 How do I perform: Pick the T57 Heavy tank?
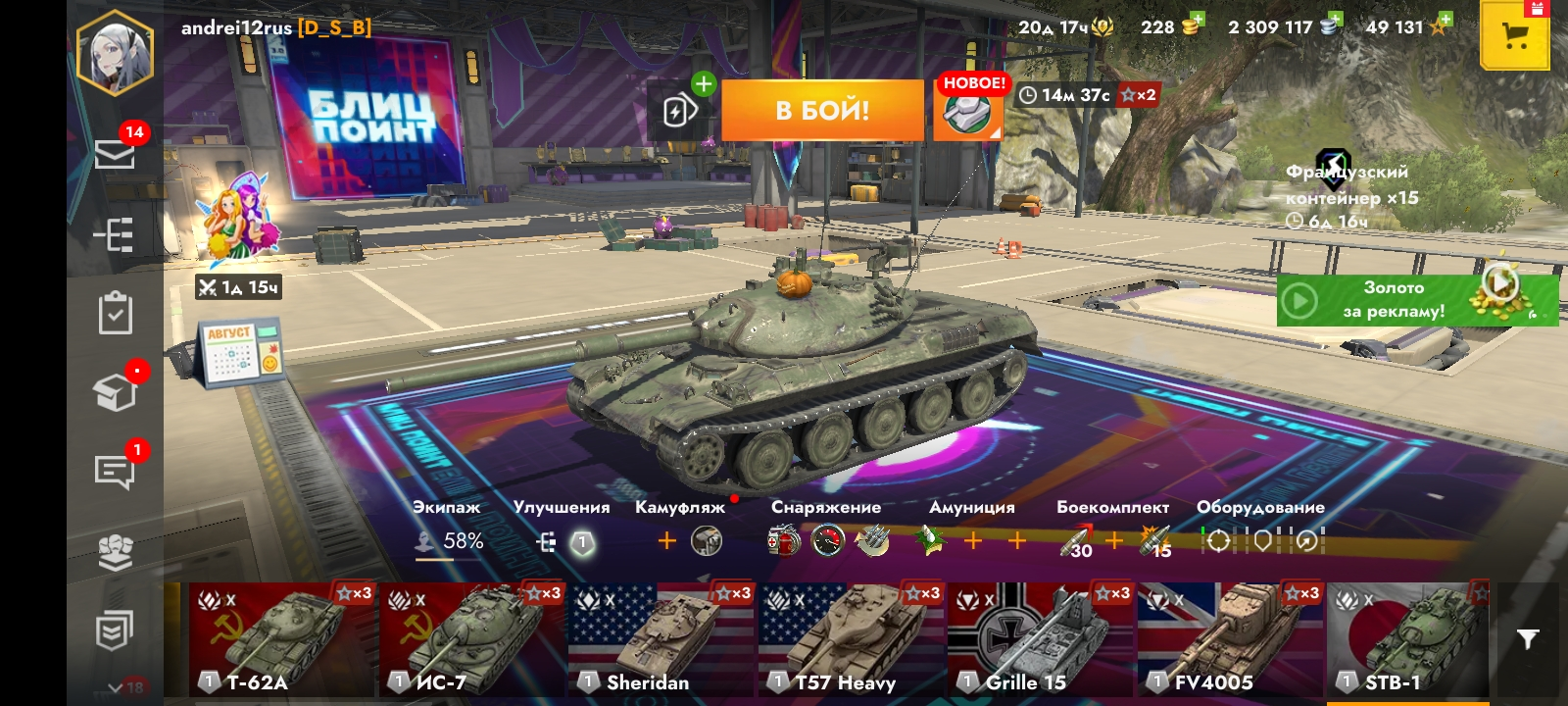[851, 639]
